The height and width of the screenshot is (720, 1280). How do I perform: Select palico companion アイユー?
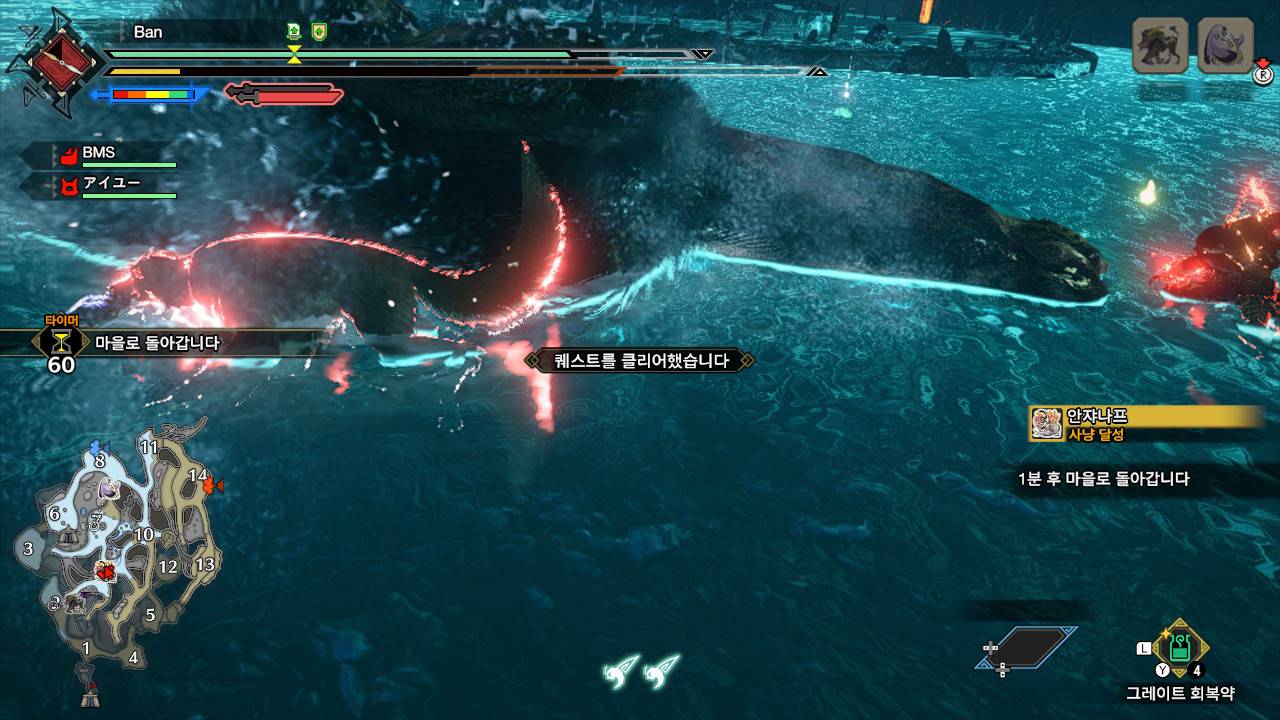[110, 183]
